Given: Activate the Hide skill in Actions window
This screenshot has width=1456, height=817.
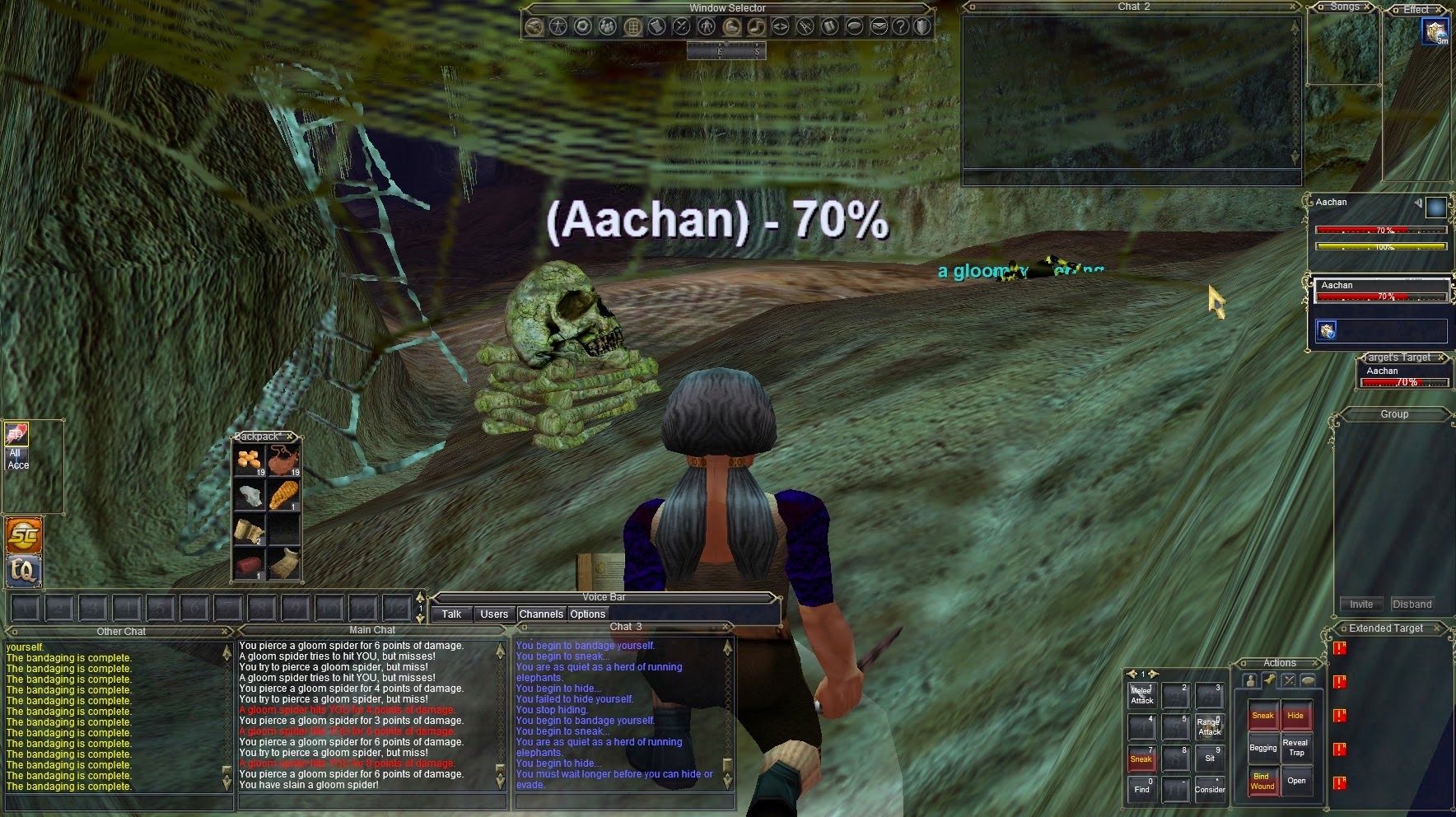Looking at the screenshot, I should 1295,715.
